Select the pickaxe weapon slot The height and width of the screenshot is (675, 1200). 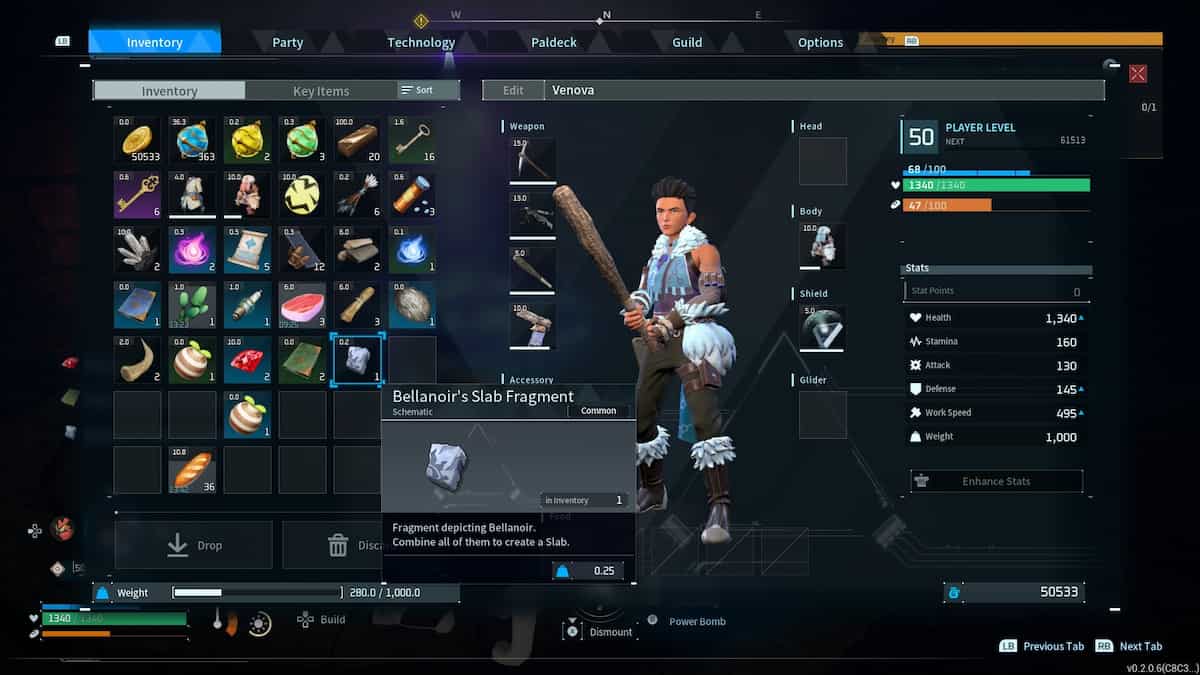[x=532, y=159]
